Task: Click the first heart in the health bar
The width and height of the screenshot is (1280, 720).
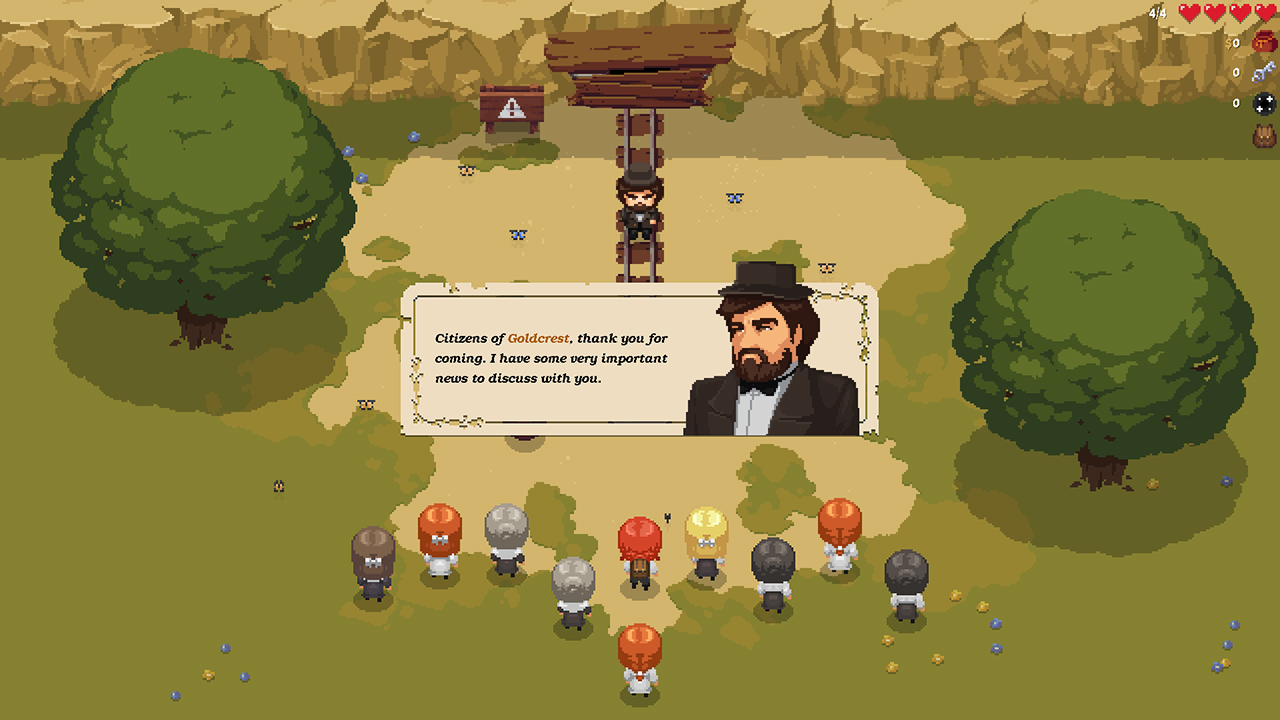Action: (x=1189, y=14)
